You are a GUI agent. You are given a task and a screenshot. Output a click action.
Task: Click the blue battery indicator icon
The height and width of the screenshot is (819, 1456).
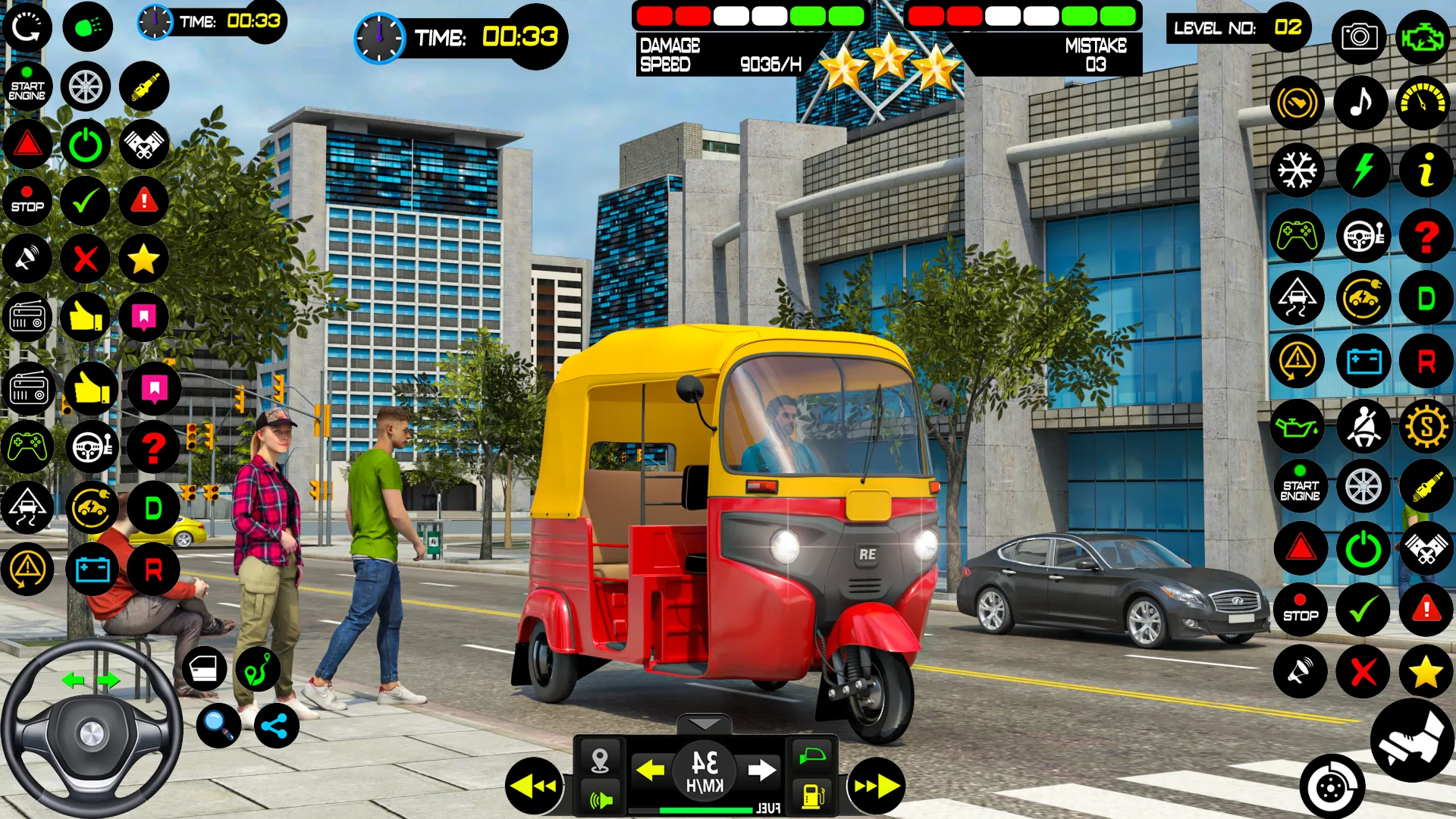pyautogui.click(x=1363, y=362)
